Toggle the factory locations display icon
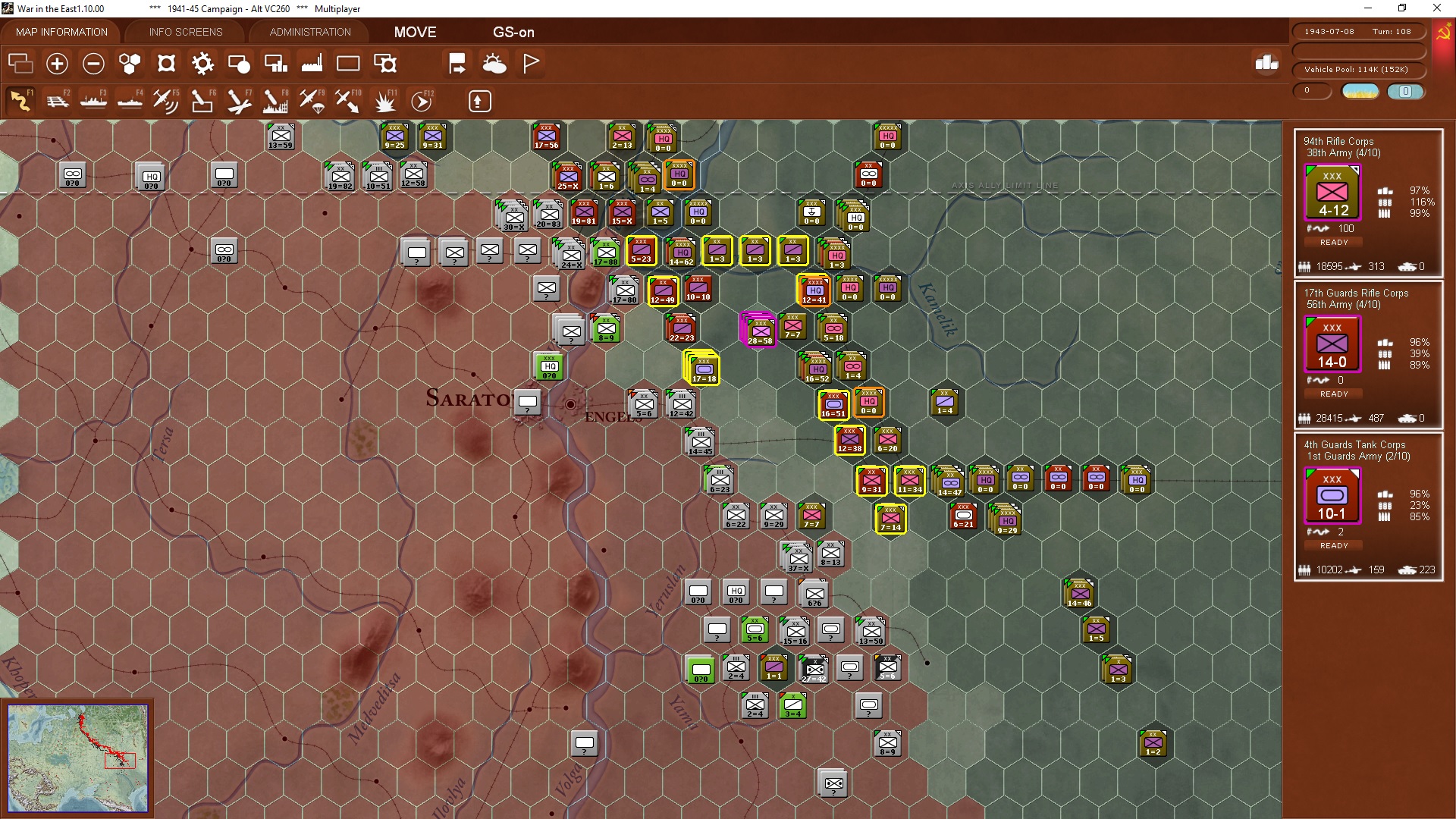The image size is (1456, 819). tap(312, 64)
